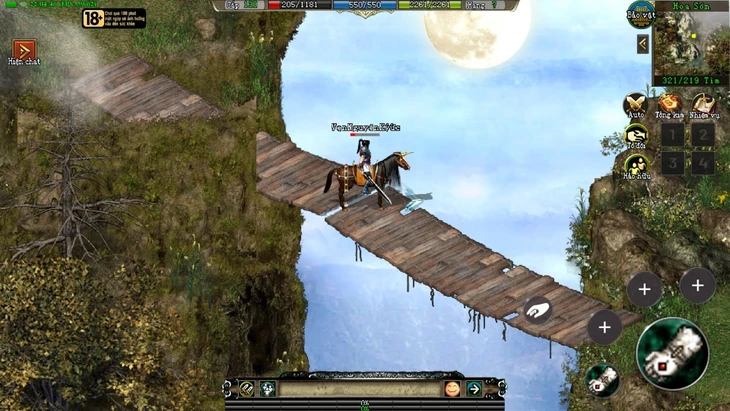
Task: Use the small gauntlet skill button
Action: (602, 379)
